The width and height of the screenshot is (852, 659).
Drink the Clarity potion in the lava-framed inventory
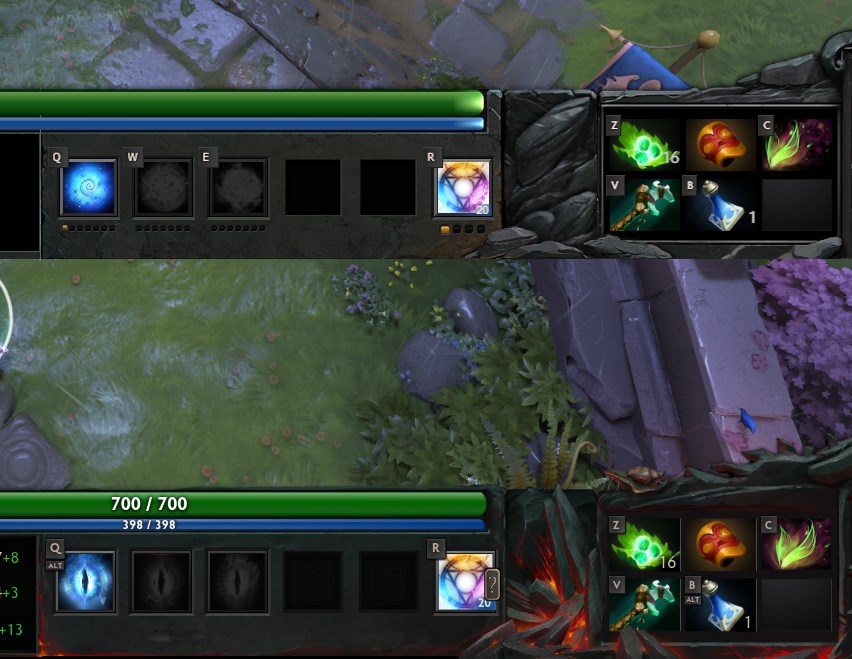[x=720, y=605]
